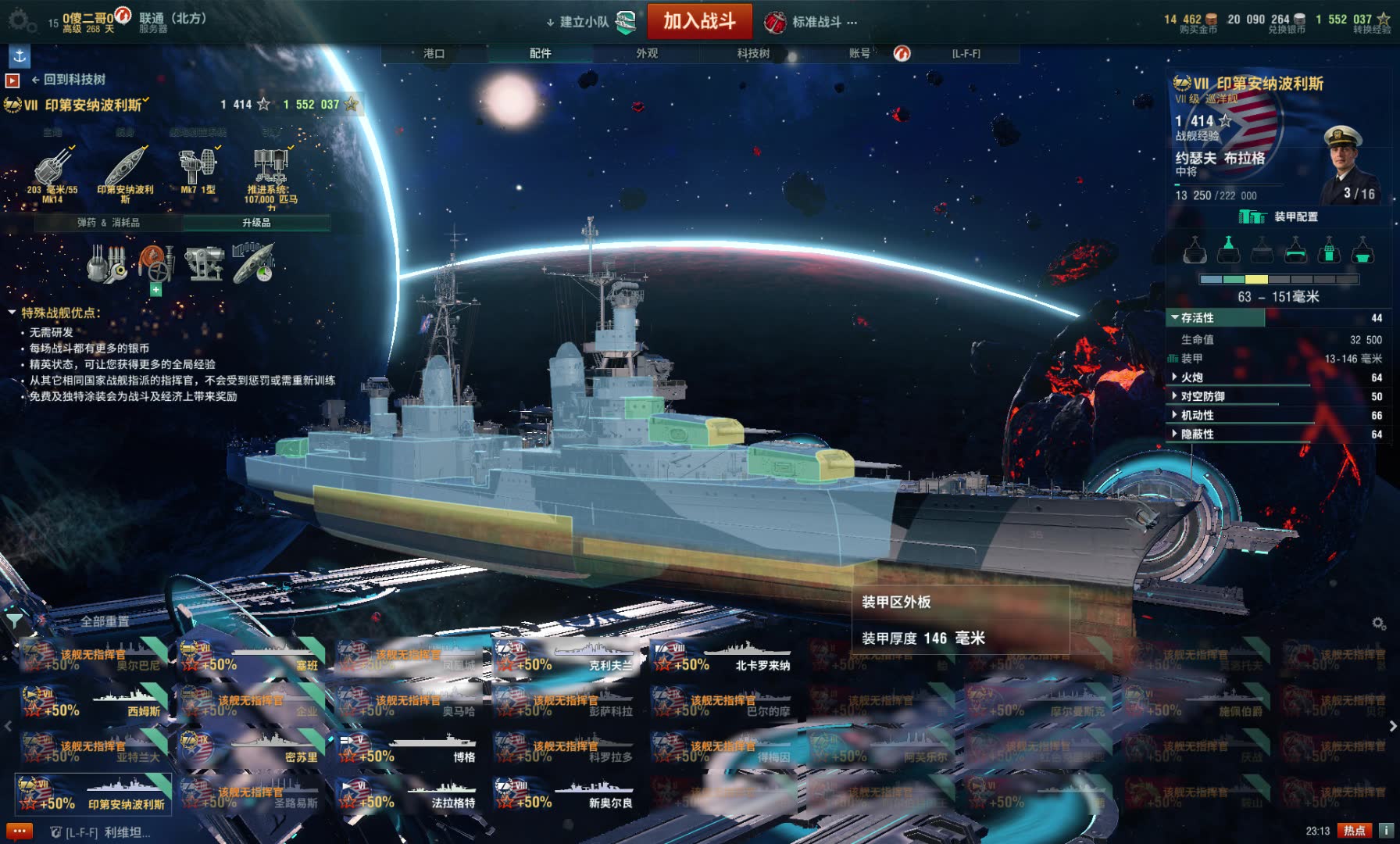Open the carousel filter funnel icon
Screen dimensions: 1400x844
(14, 621)
